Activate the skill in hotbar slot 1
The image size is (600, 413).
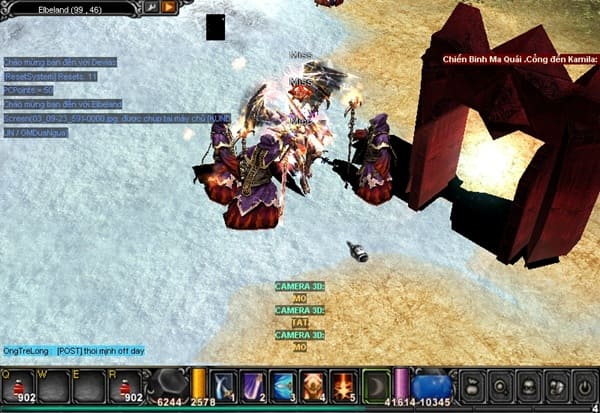click(x=224, y=386)
